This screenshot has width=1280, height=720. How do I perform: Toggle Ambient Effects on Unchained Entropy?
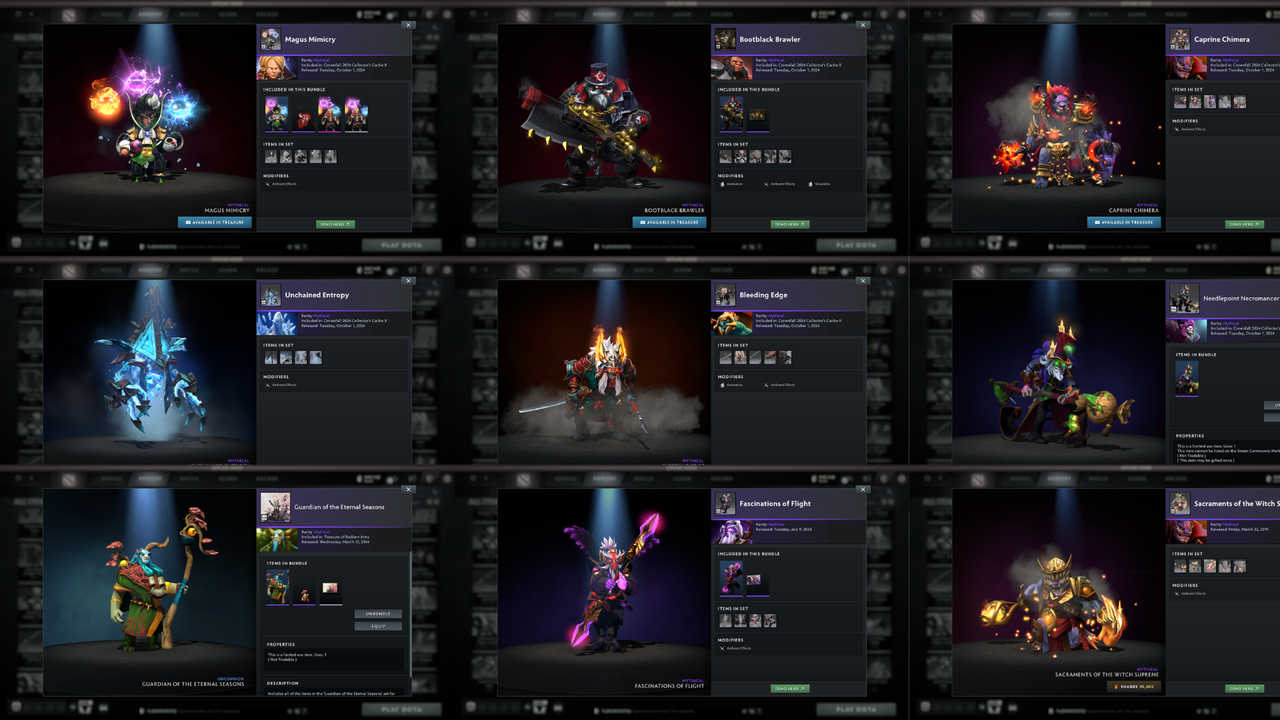(268, 383)
